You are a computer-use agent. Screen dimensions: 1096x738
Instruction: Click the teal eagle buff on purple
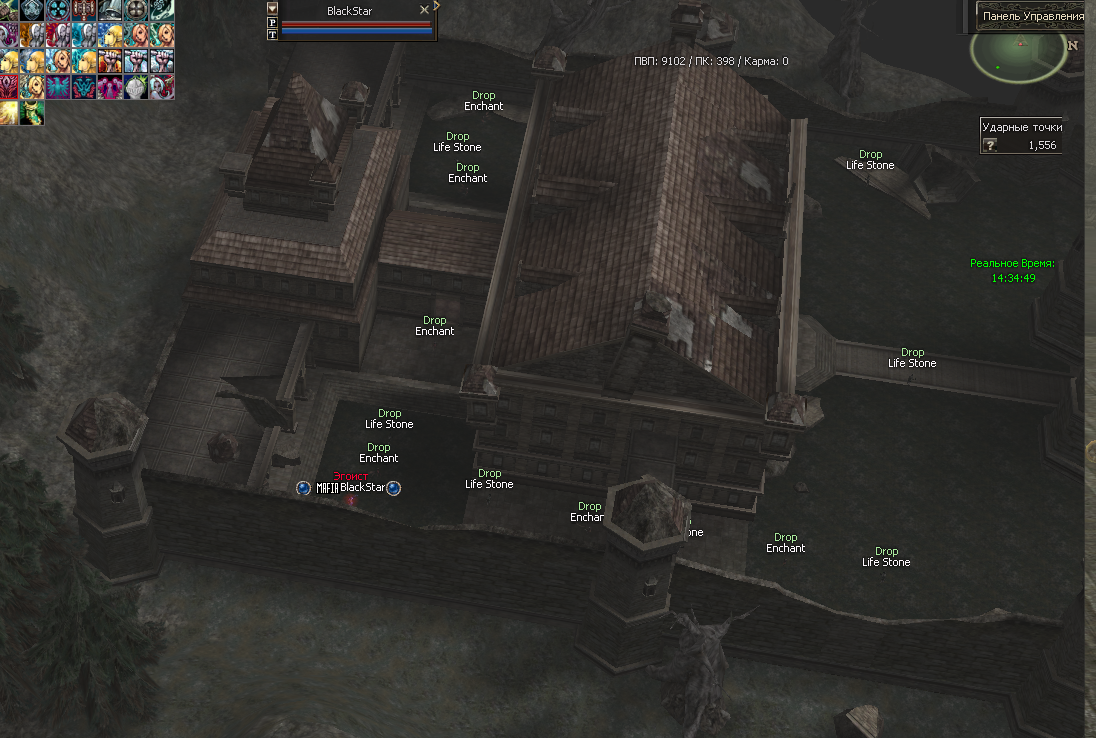click(59, 87)
